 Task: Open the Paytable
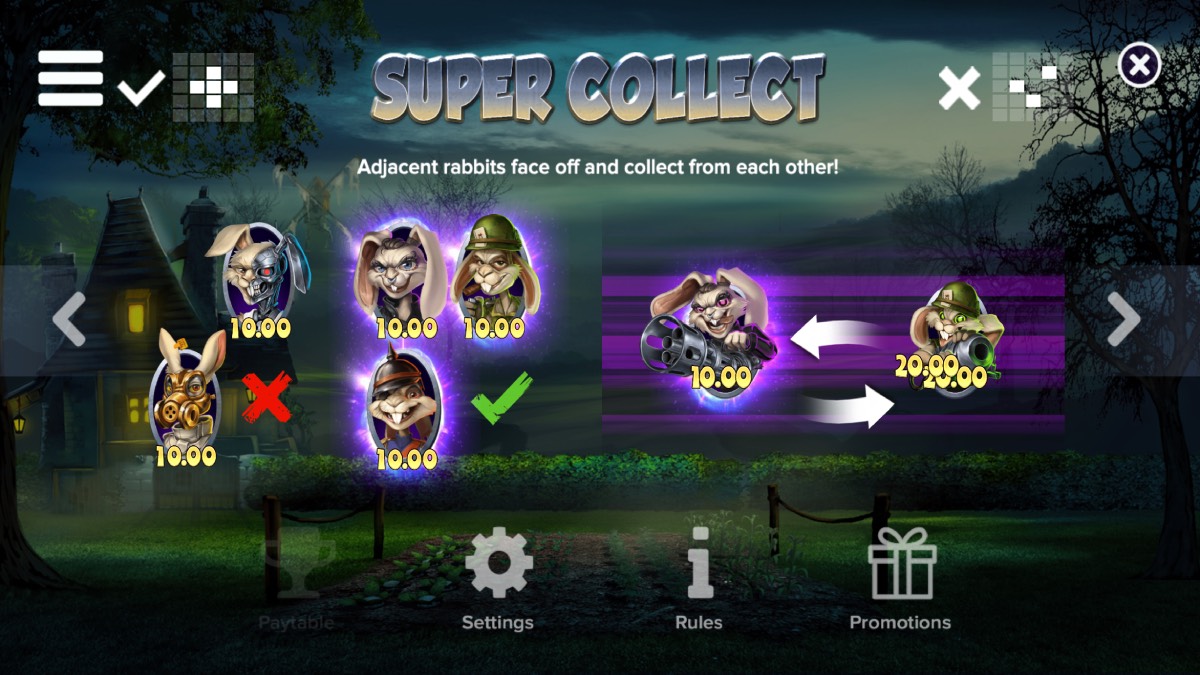tap(296, 580)
